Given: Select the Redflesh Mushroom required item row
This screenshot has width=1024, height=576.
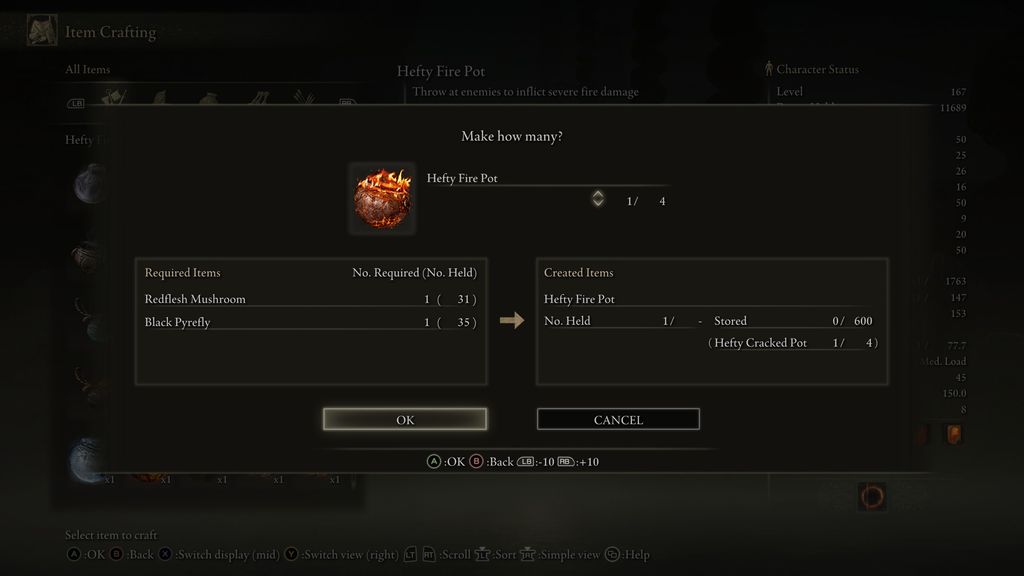Looking at the screenshot, I should point(310,299).
